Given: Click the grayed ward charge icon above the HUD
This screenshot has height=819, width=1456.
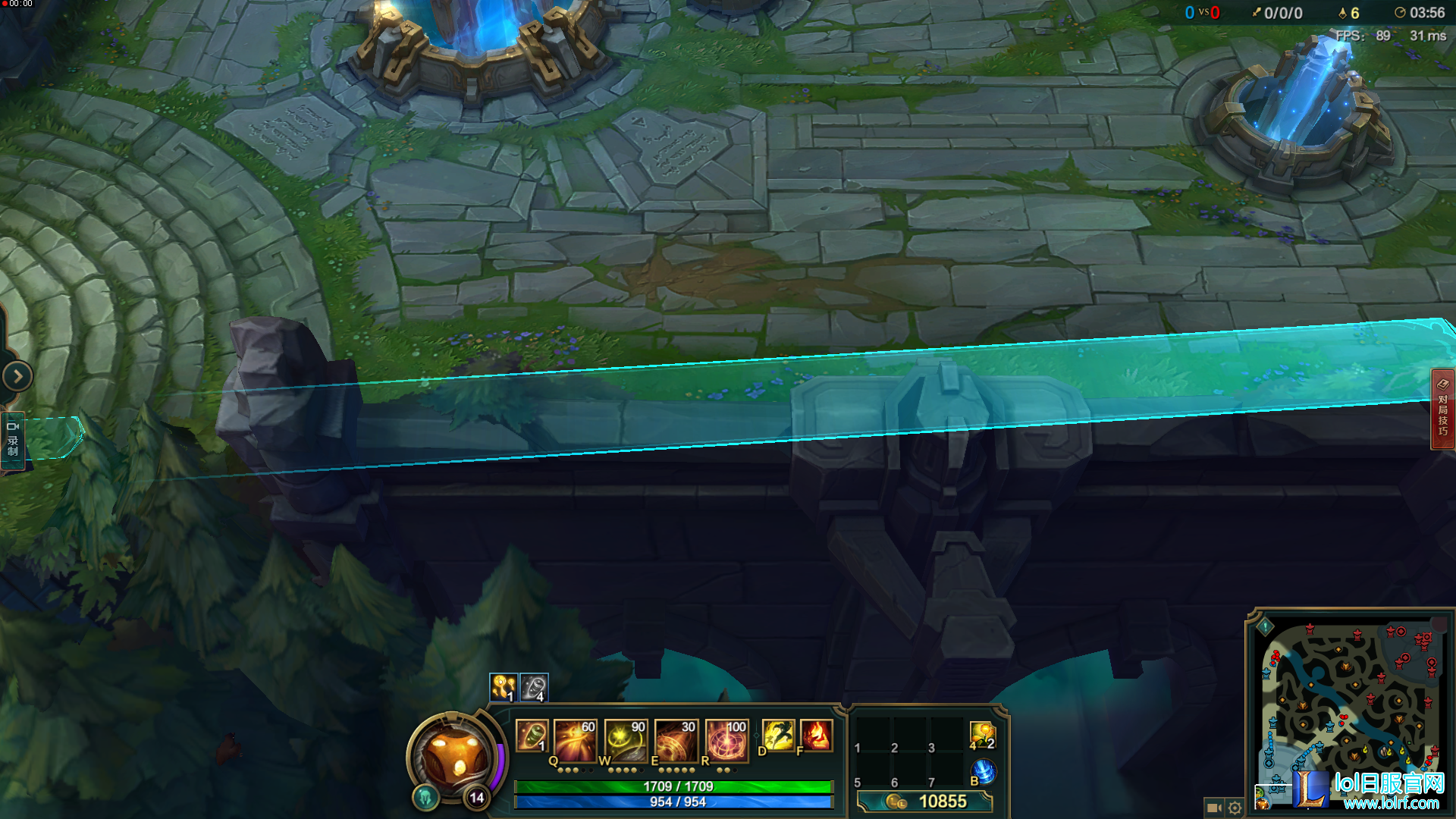Looking at the screenshot, I should pos(533,689).
